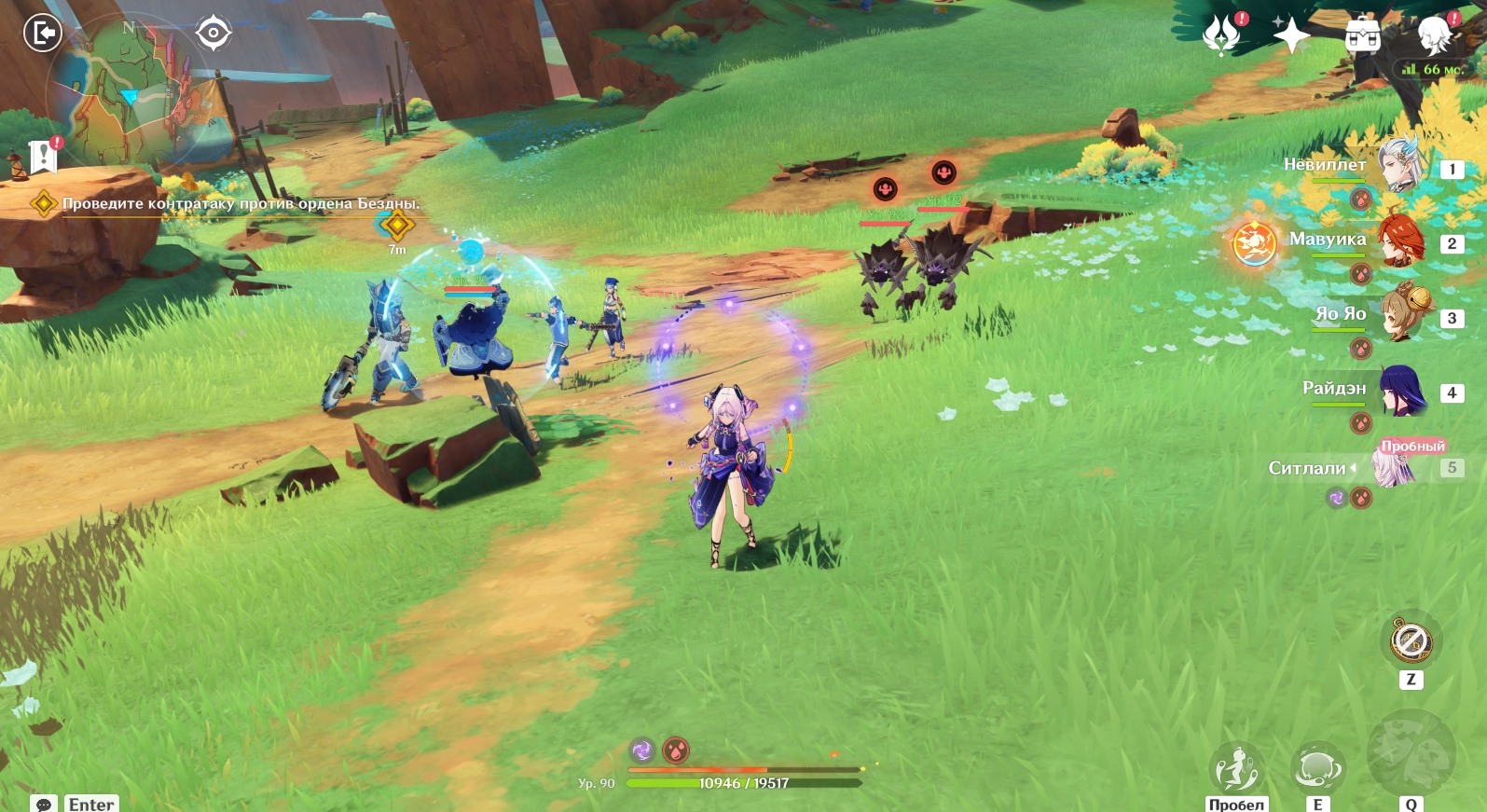Screen dimensions: 1487x812
Task: Open the Wish four-pointed star icon
Action: pos(1291,35)
